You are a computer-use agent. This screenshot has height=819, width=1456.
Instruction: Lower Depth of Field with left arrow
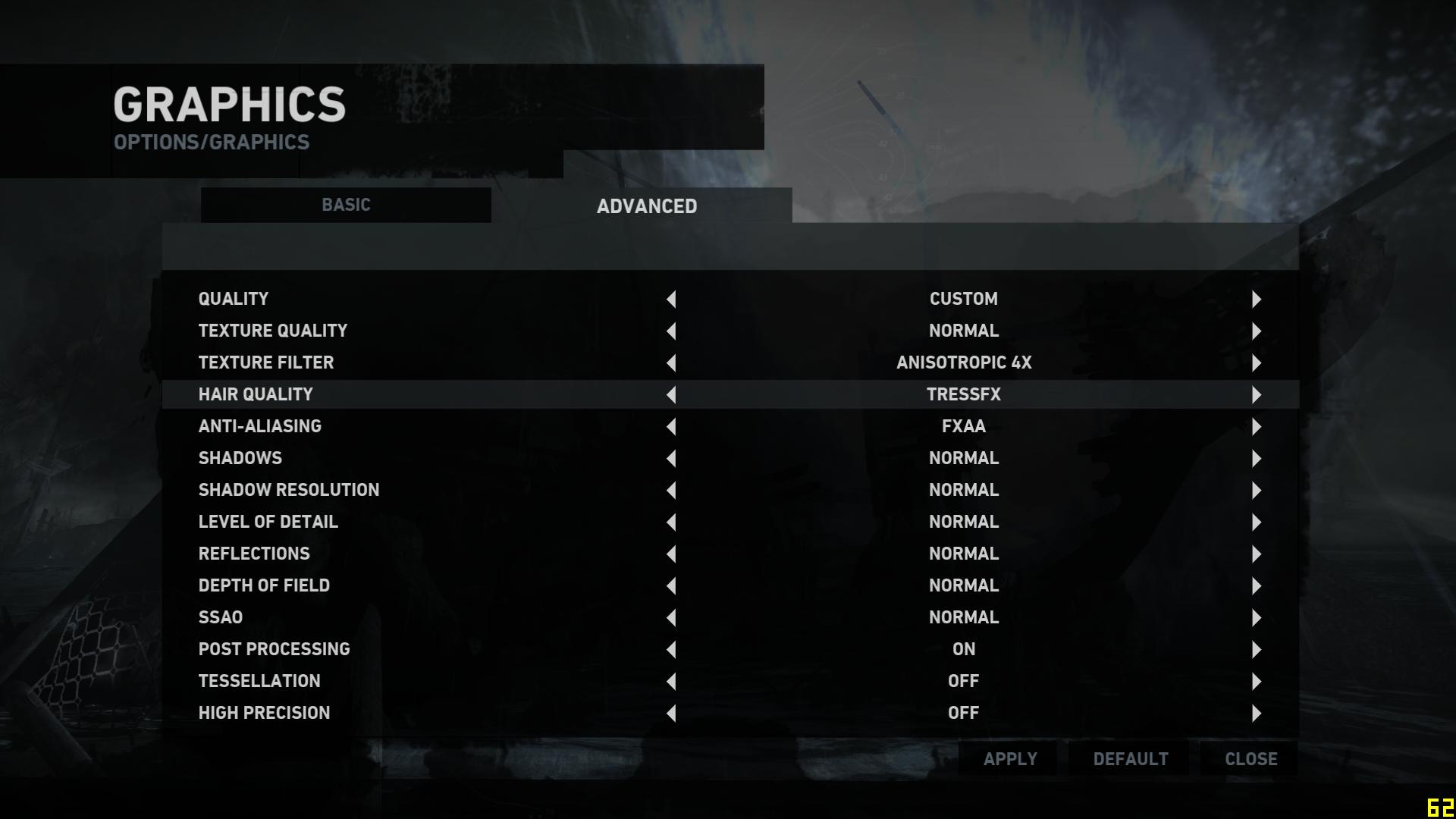(671, 586)
